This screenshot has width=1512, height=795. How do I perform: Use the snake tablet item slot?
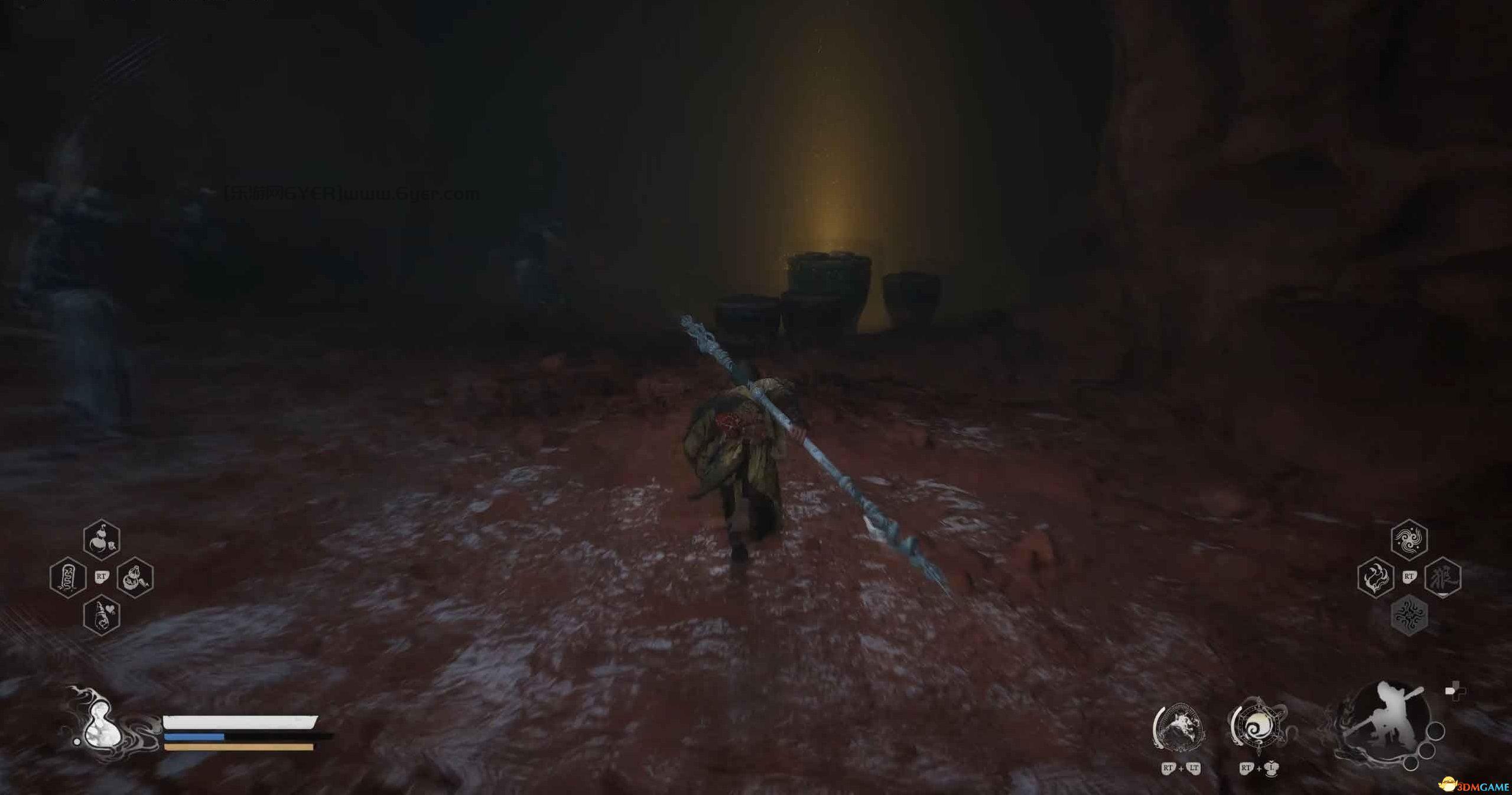[69, 577]
